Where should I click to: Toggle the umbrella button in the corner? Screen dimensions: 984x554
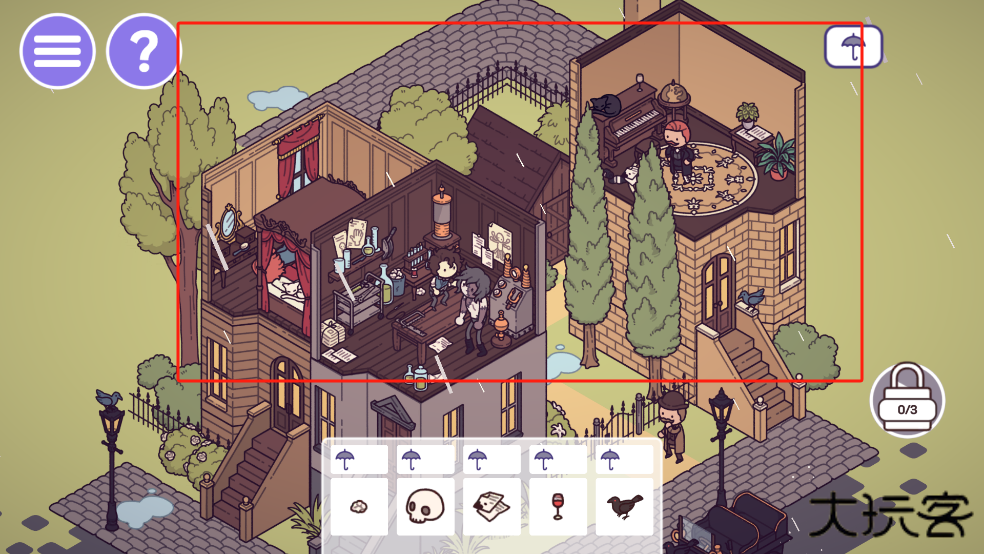coord(853,46)
